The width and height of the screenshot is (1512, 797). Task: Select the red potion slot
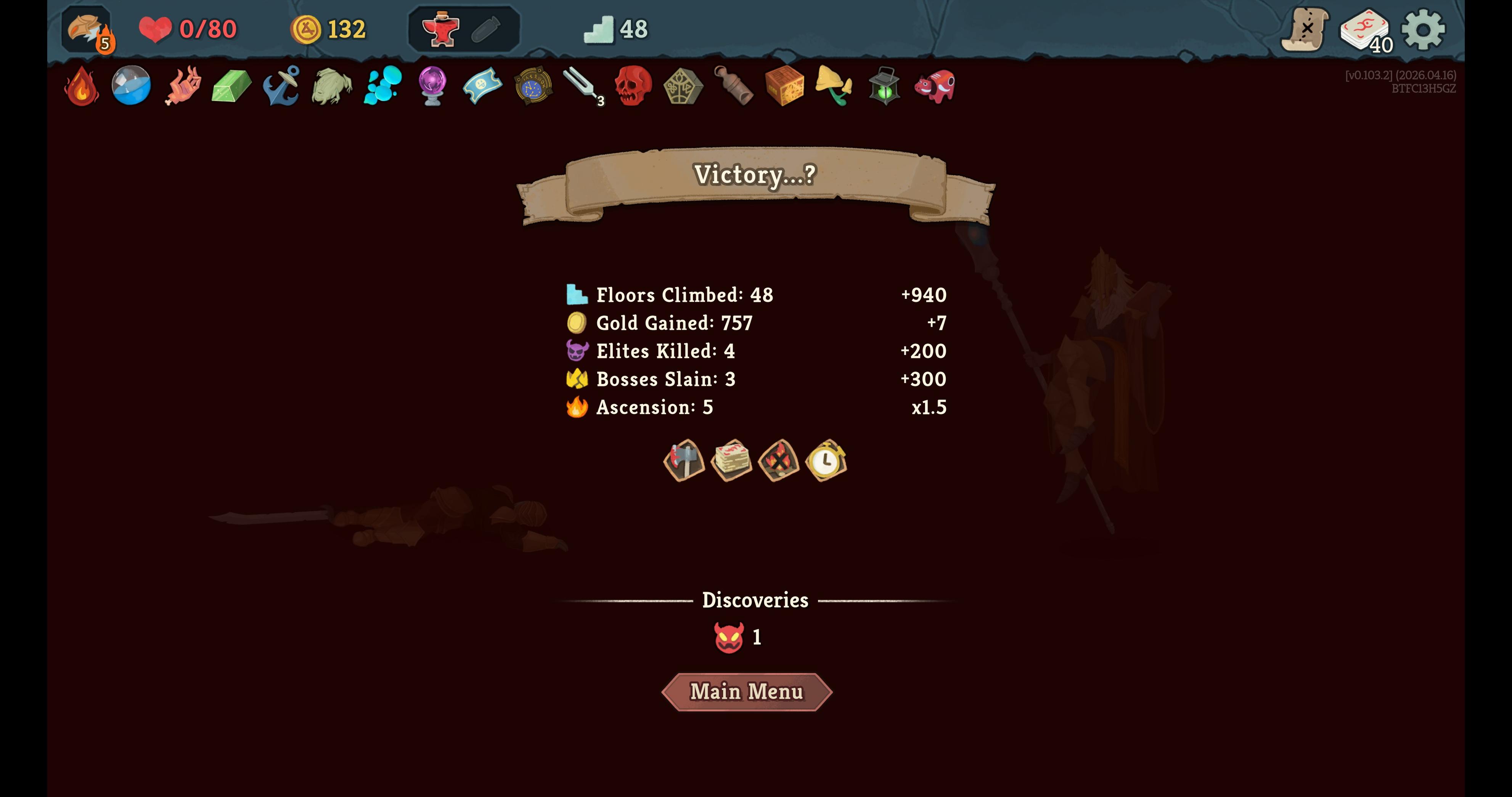(440, 29)
